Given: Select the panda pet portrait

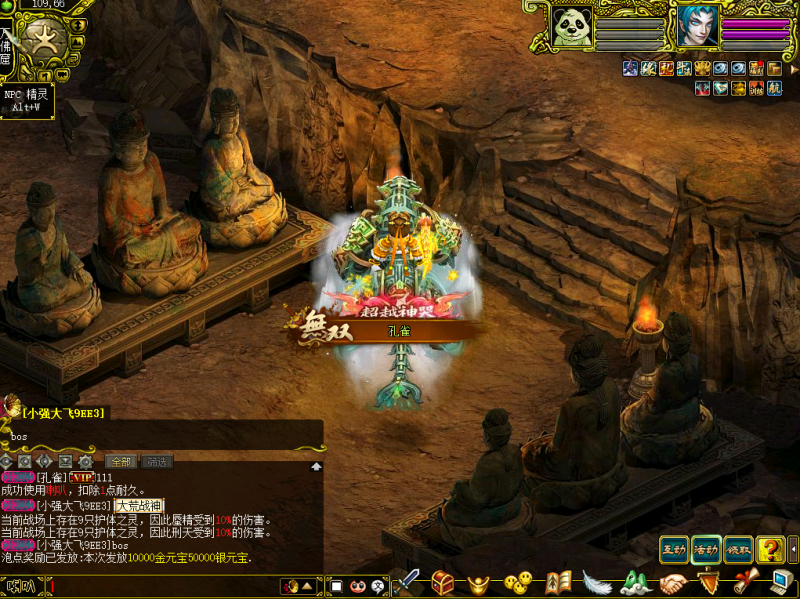Looking at the screenshot, I should [573, 26].
